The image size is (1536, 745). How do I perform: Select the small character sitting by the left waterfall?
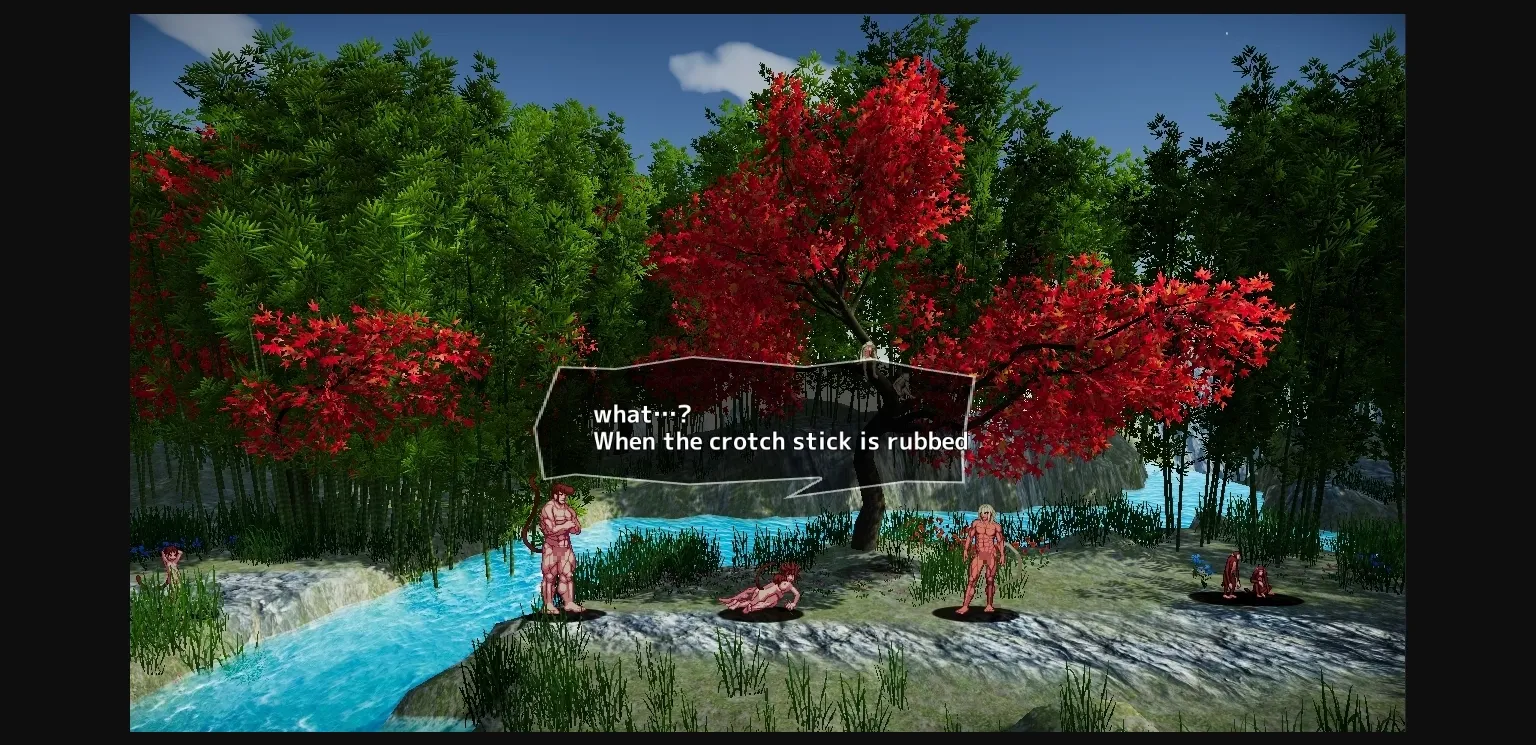tap(168, 560)
